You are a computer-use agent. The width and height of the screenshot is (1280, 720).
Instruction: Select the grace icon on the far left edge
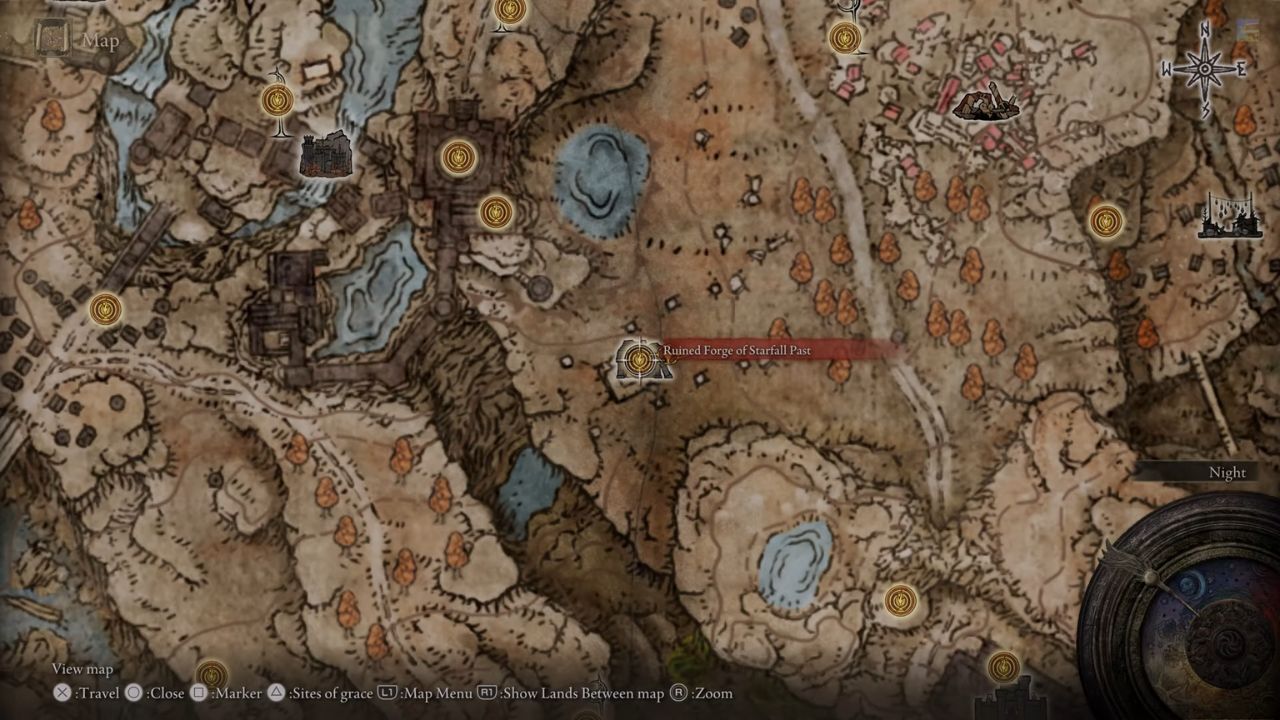(105, 311)
